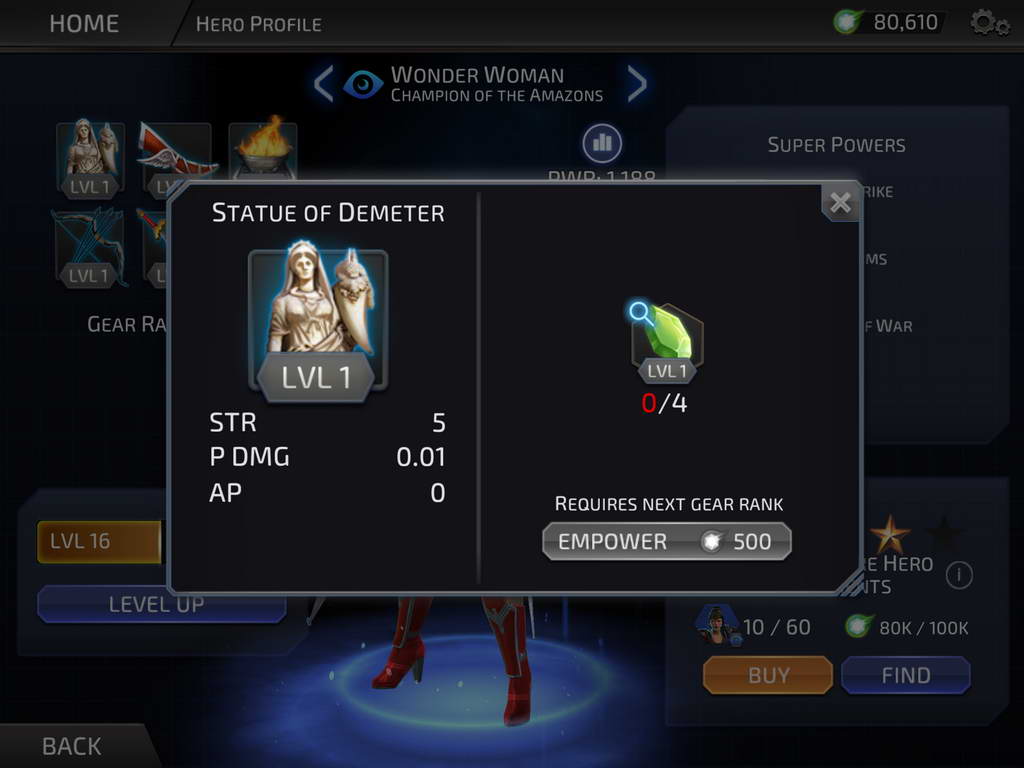Go BACK to the previous screen
This screenshot has height=768, width=1024.
pos(71,746)
